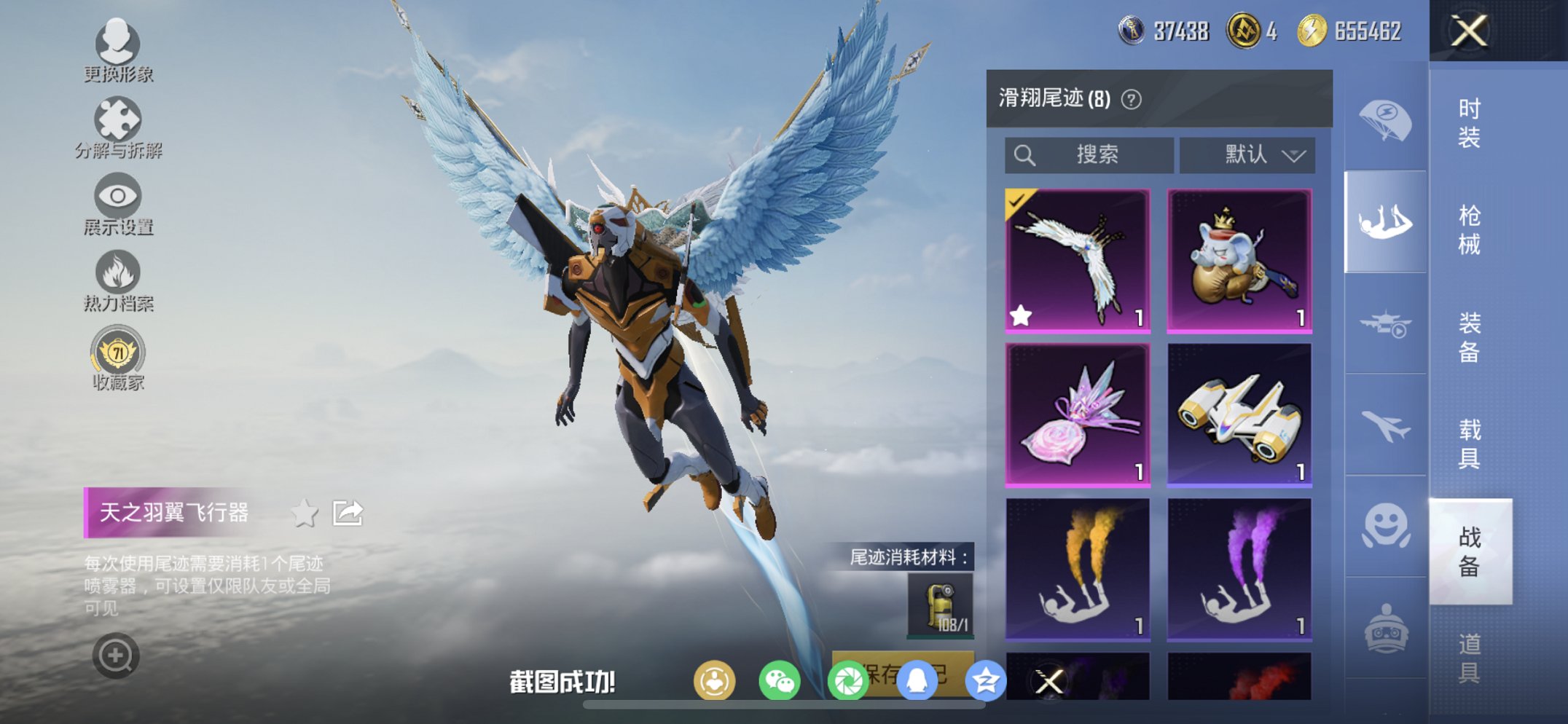Toggle the star on the equipped wing trail
The height and width of the screenshot is (724, 1568).
[1022, 315]
